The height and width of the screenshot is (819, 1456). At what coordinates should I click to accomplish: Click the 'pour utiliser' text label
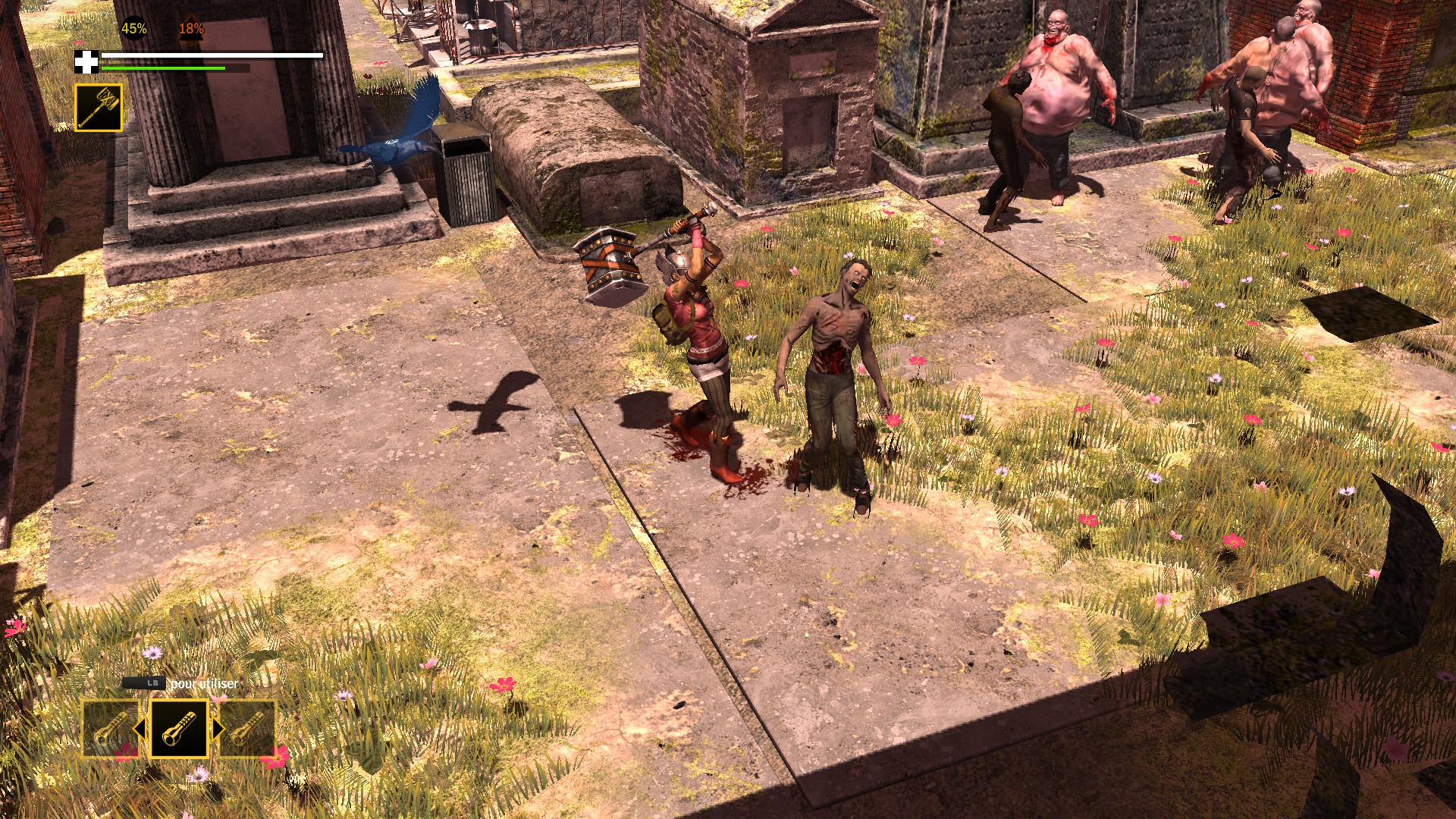(x=205, y=684)
